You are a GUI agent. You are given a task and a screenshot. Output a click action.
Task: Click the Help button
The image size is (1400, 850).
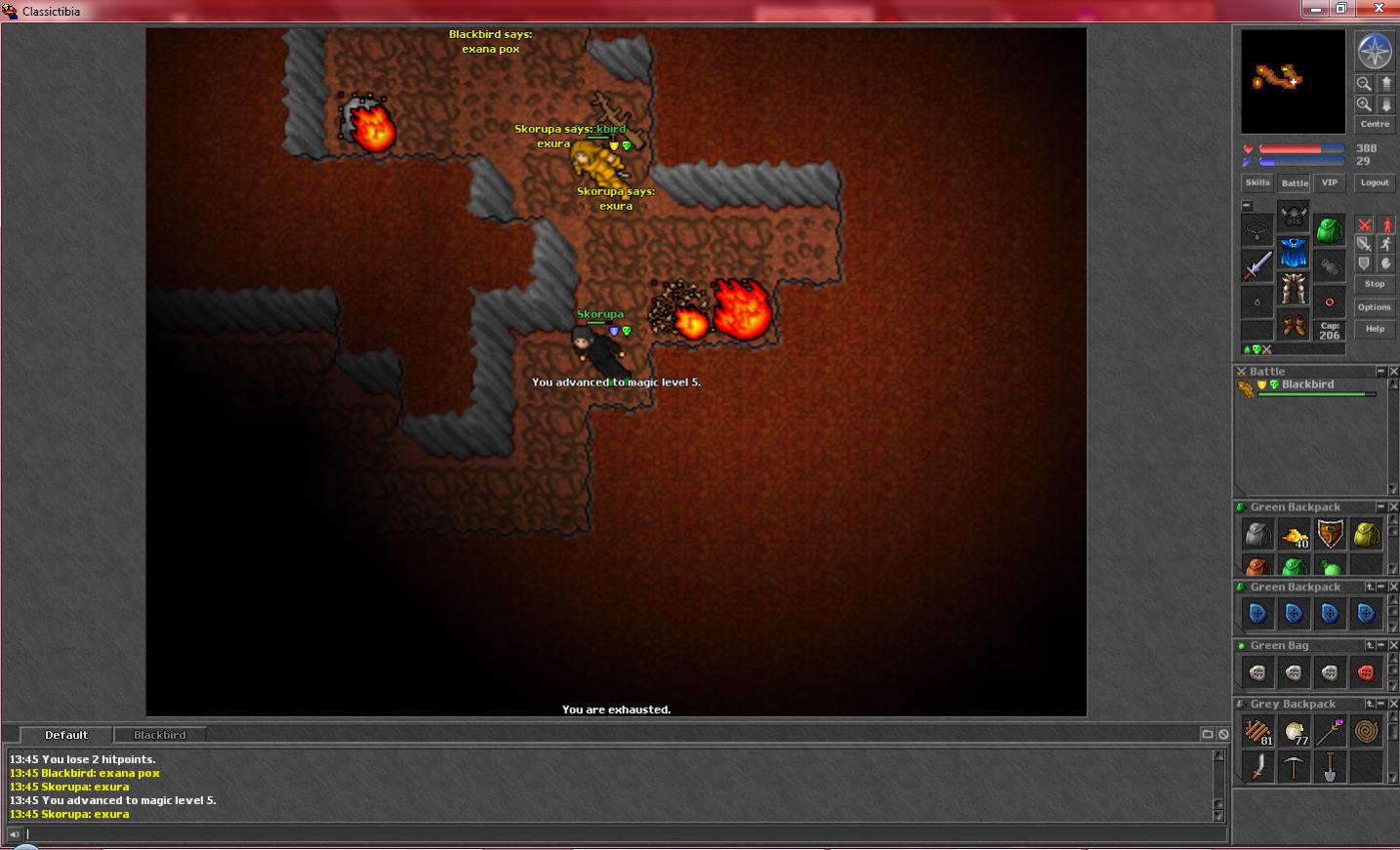[x=1375, y=329]
